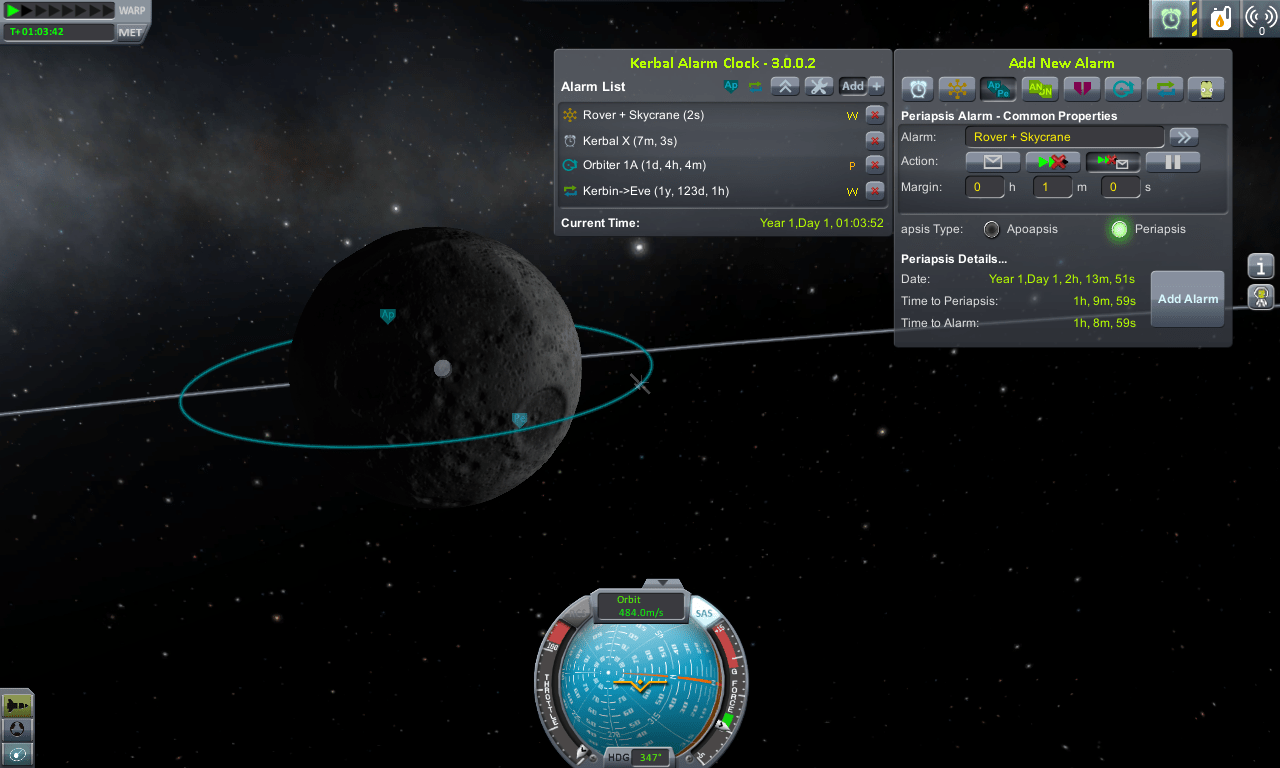Screen dimensions: 1280x768
Task: Open the Kerbal crew alarm type
Action: 1207,89
